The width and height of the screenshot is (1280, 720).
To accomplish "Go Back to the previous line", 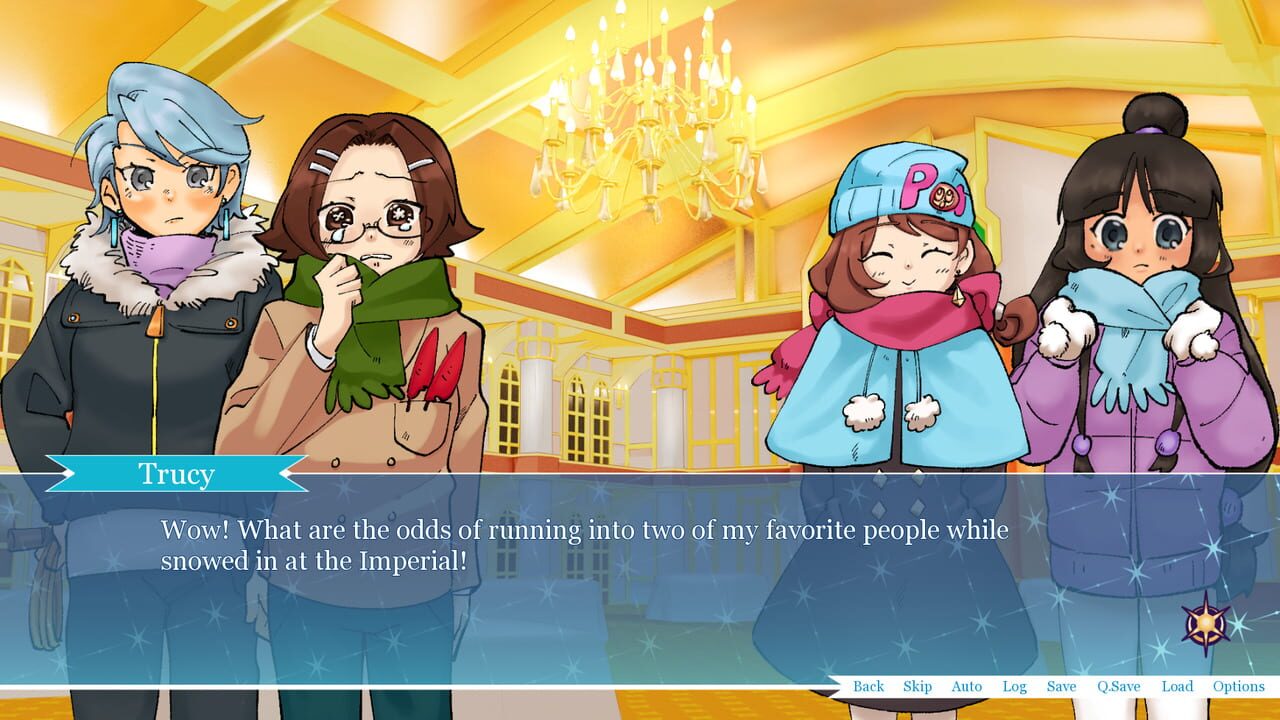I will click(x=869, y=687).
